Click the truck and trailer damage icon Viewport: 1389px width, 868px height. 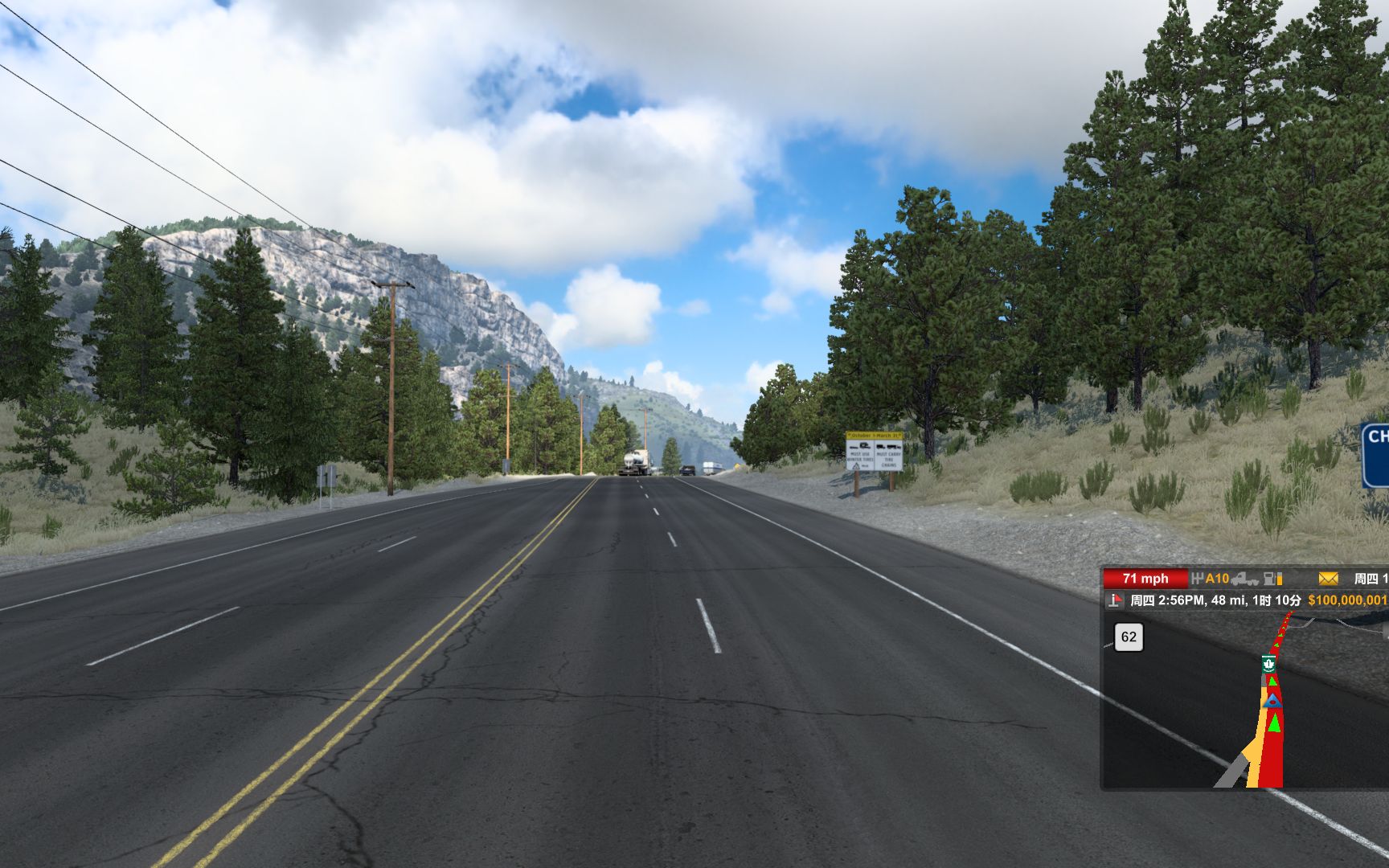1244,580
